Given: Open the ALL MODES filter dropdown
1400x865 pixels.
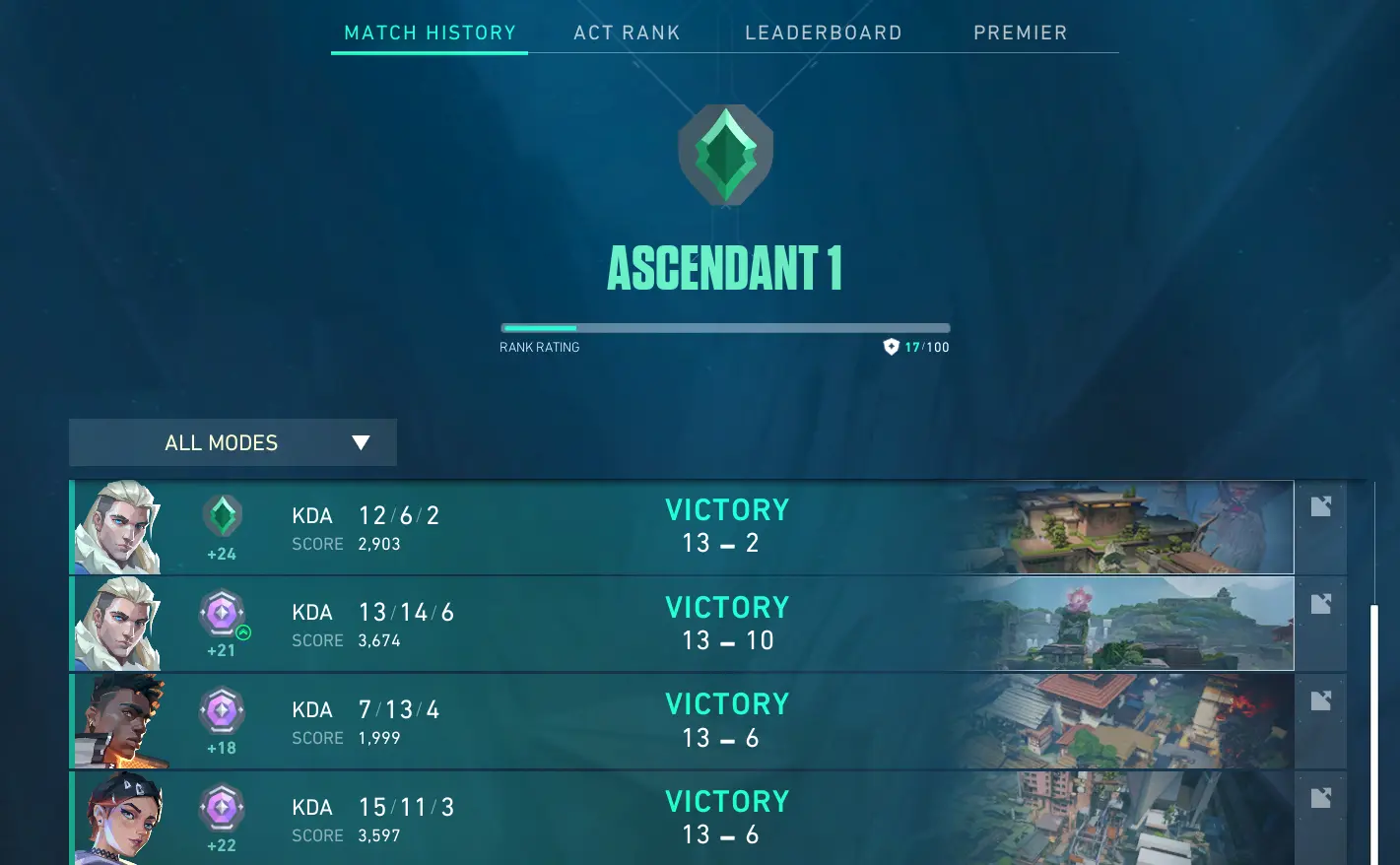Looking at the screenshot, I should (232, 442).
